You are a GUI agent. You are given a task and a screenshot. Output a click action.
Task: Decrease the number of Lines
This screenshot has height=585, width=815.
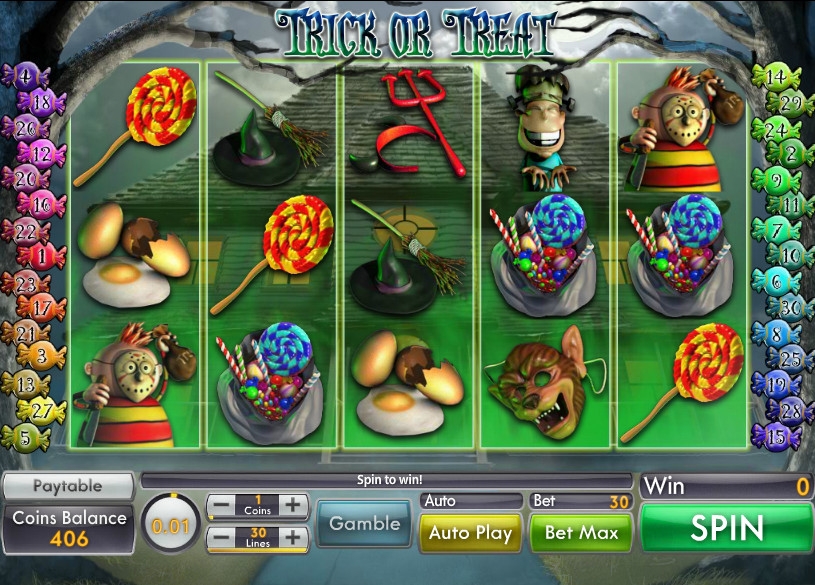pos(221,537)
